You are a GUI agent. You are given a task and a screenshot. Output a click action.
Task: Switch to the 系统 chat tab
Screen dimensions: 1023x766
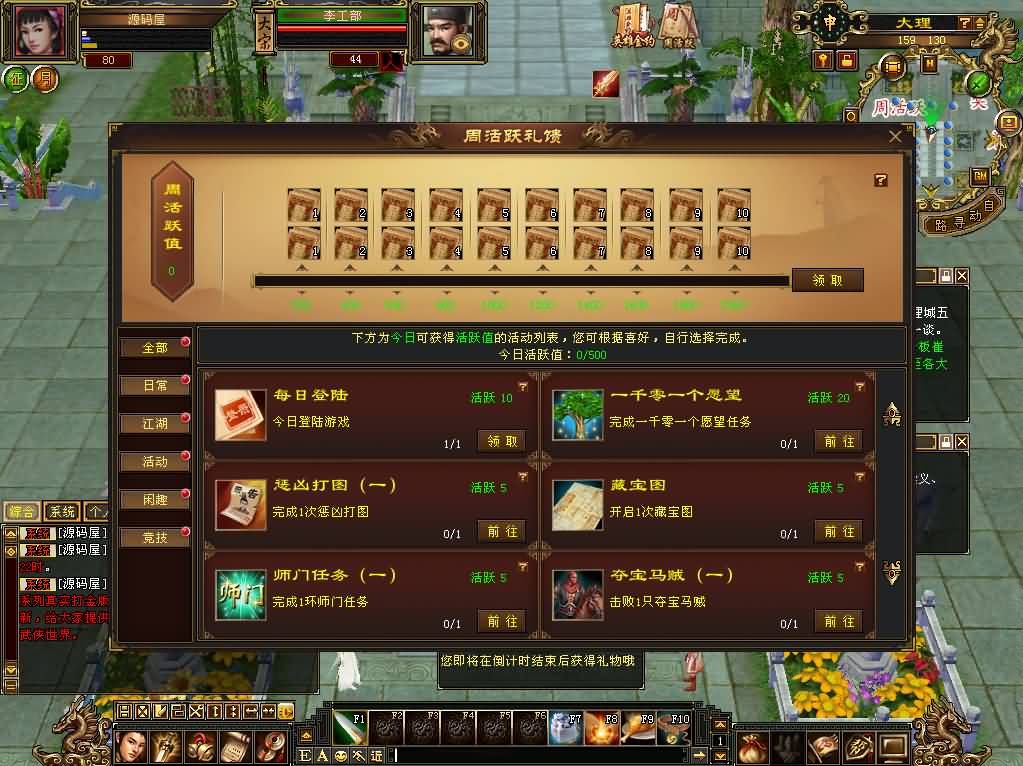pyautogui.click(x=62, y=511)
